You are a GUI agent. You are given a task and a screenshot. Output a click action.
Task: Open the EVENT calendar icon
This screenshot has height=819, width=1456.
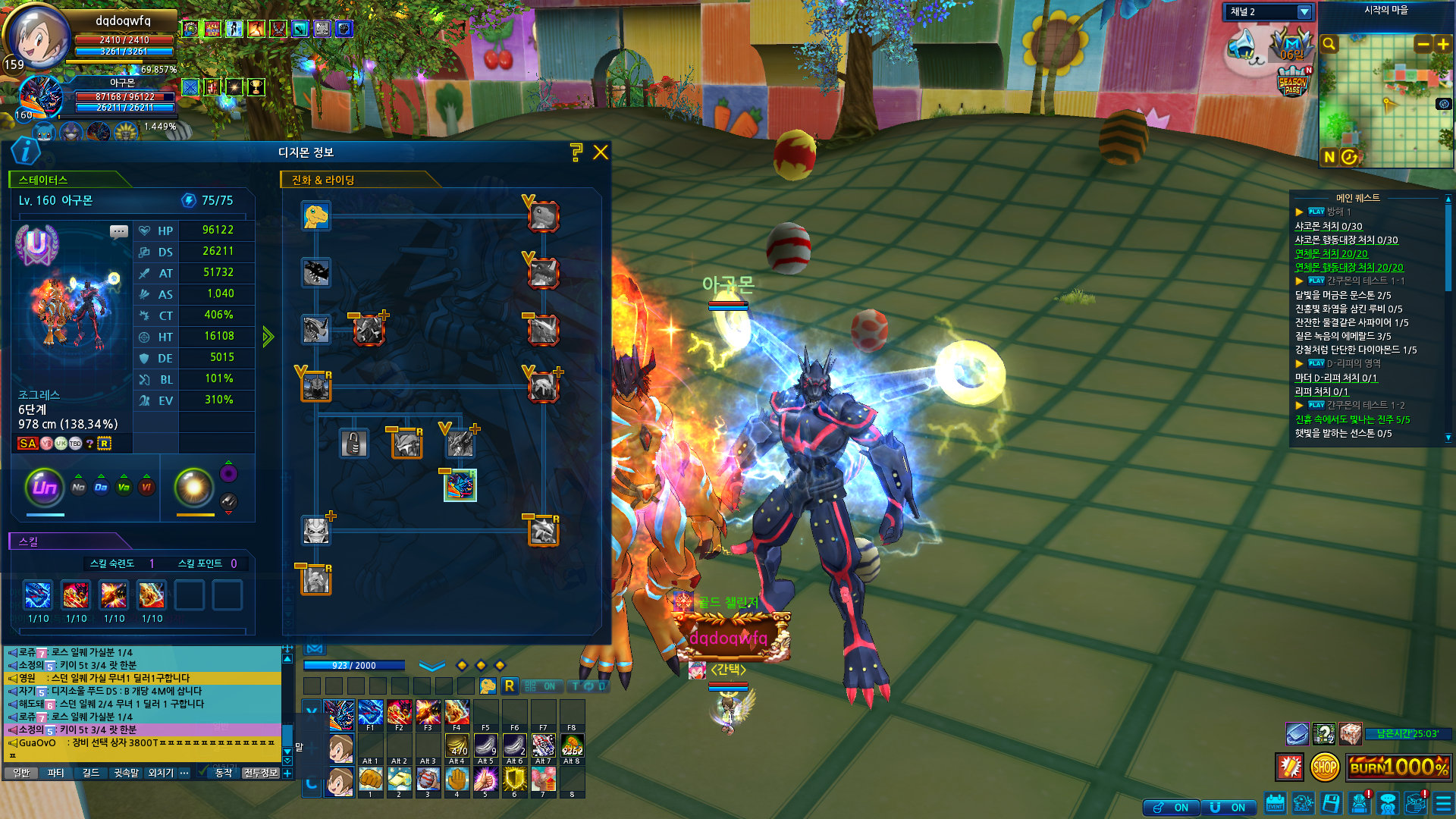click(1275, 804)
